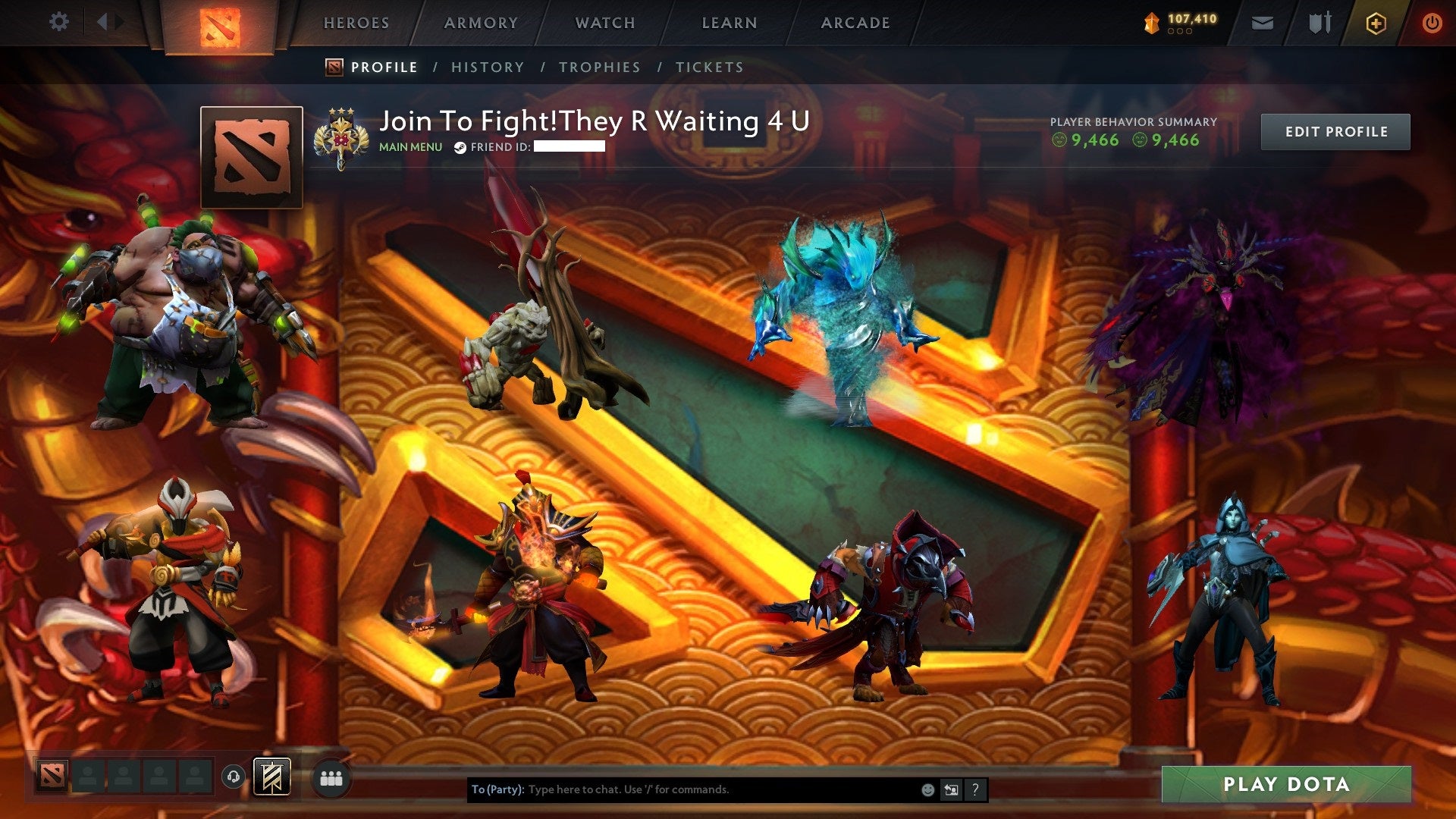1456x819 pixels.
Task: Click the EDIT PROFILE button
Action: pyautogui.click(x=1335, y=130)
